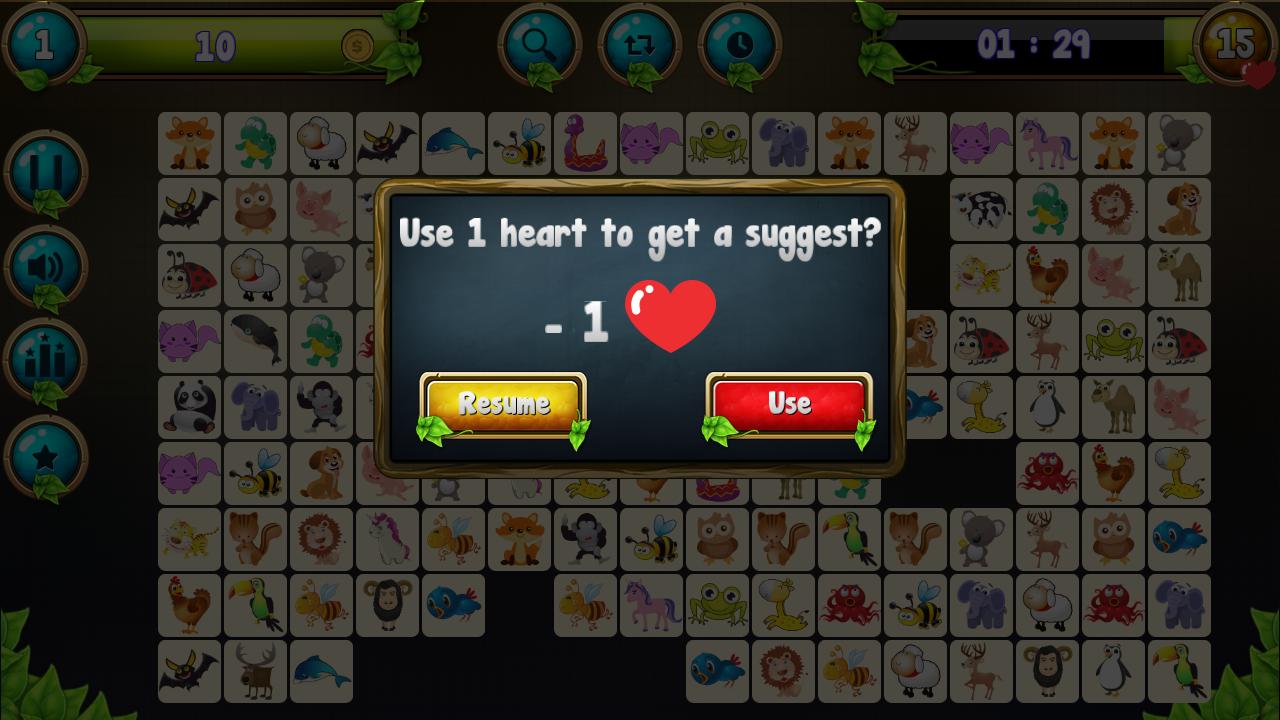Click the pause button
The width and height of the screenshot is (1280, 720).
click(46, 172)
